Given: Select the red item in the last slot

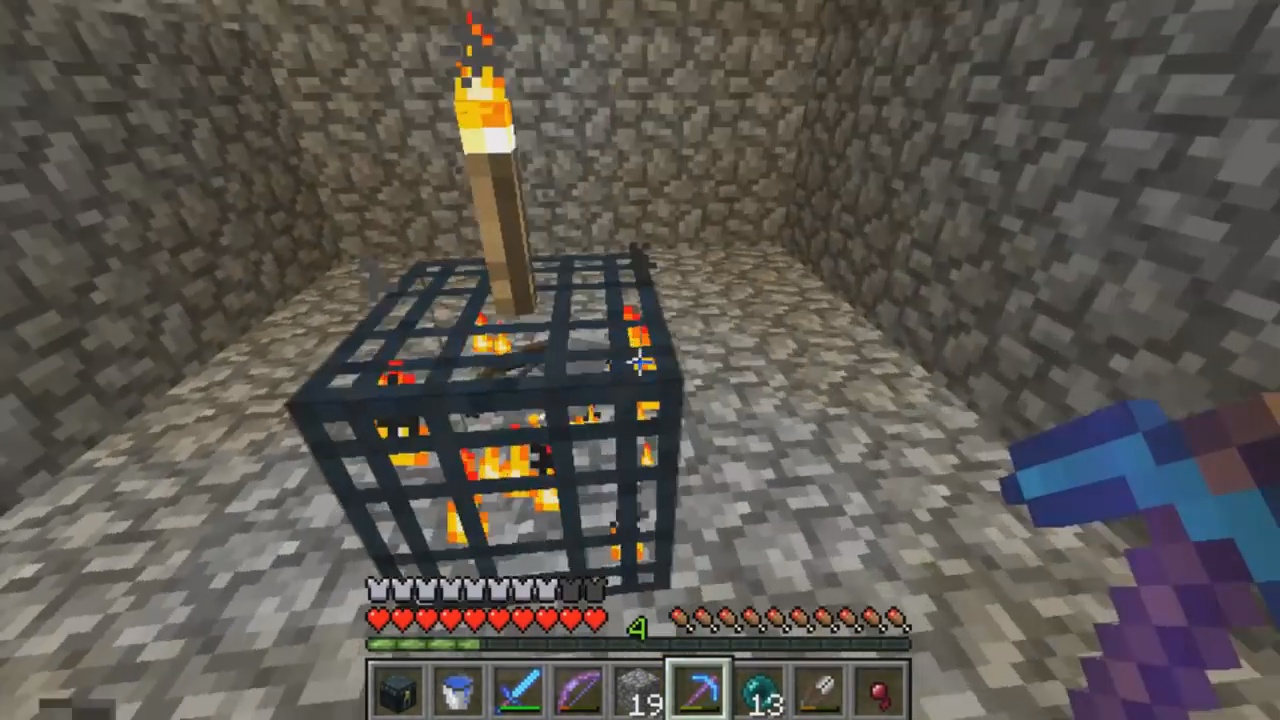Looking at the screenshot, I should (x=880, y=691).
